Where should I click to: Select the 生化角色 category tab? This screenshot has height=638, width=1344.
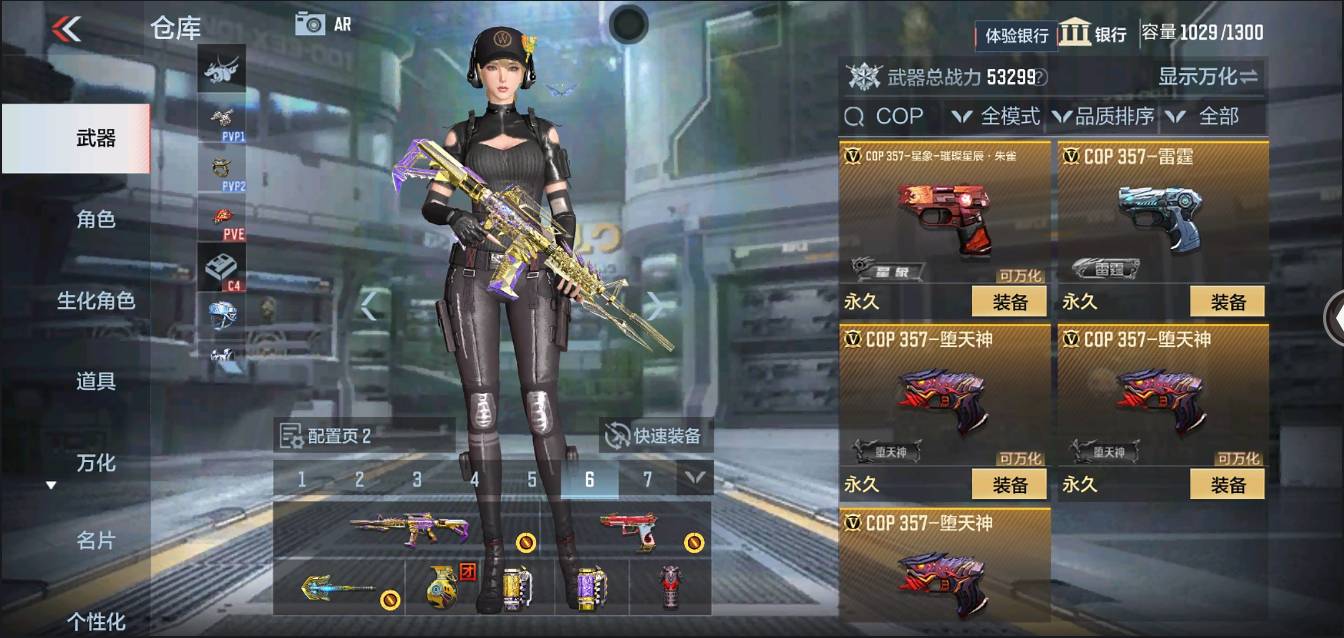[95, 300]
